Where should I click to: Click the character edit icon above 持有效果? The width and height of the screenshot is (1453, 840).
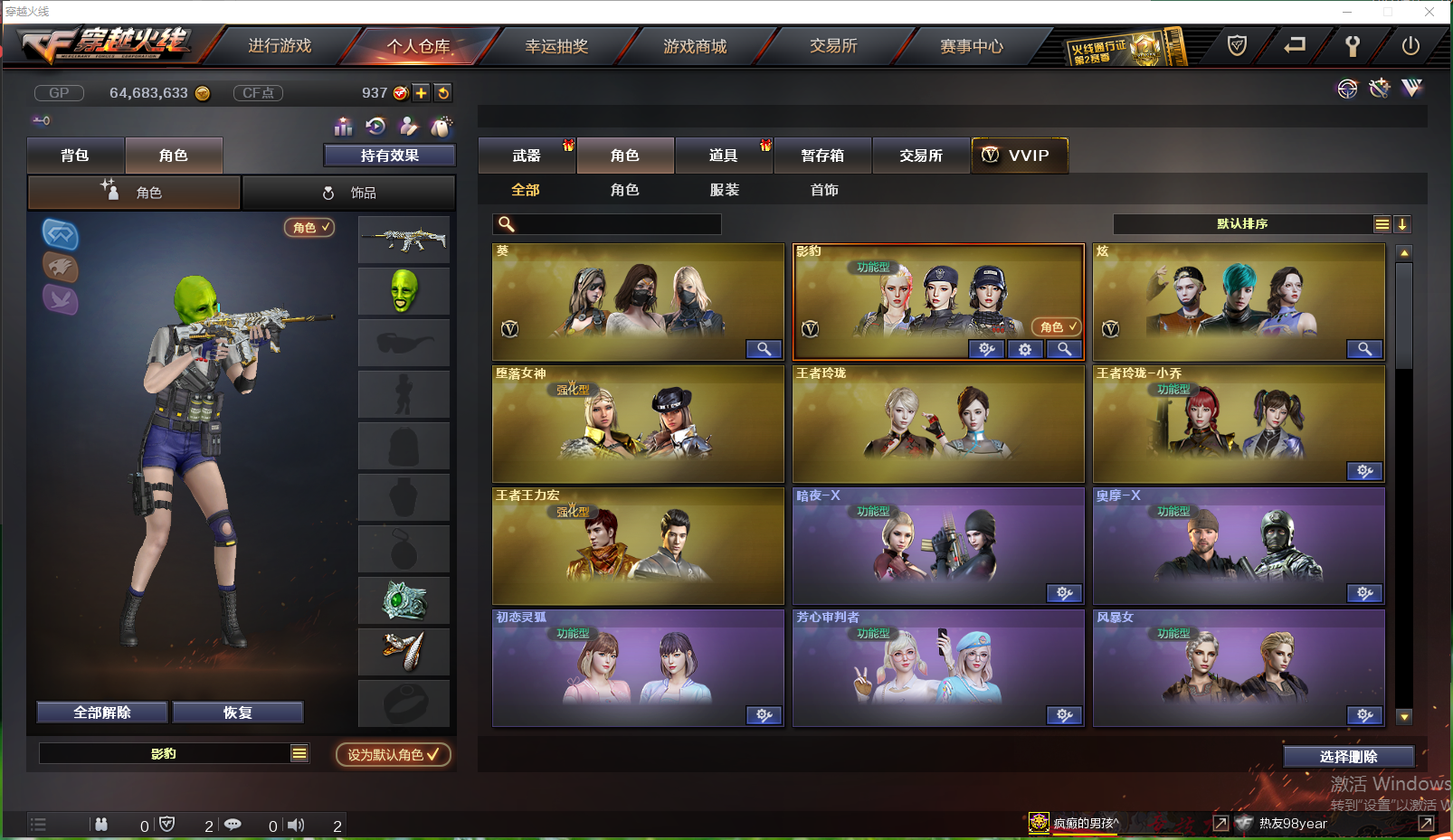click(x=408, y=127)
